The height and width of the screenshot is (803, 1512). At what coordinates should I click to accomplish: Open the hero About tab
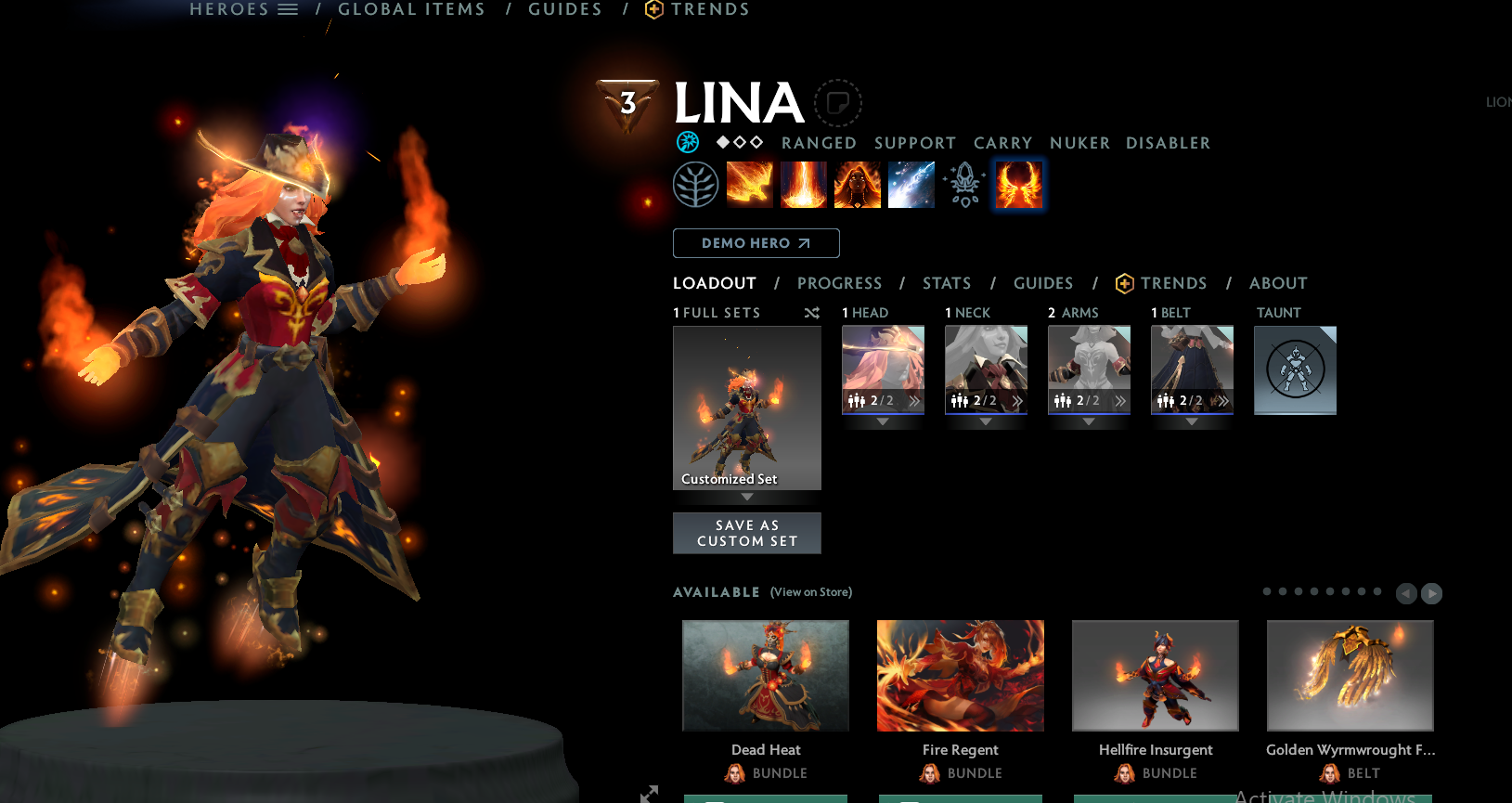pyautogui.click(x=1277, y=283)
